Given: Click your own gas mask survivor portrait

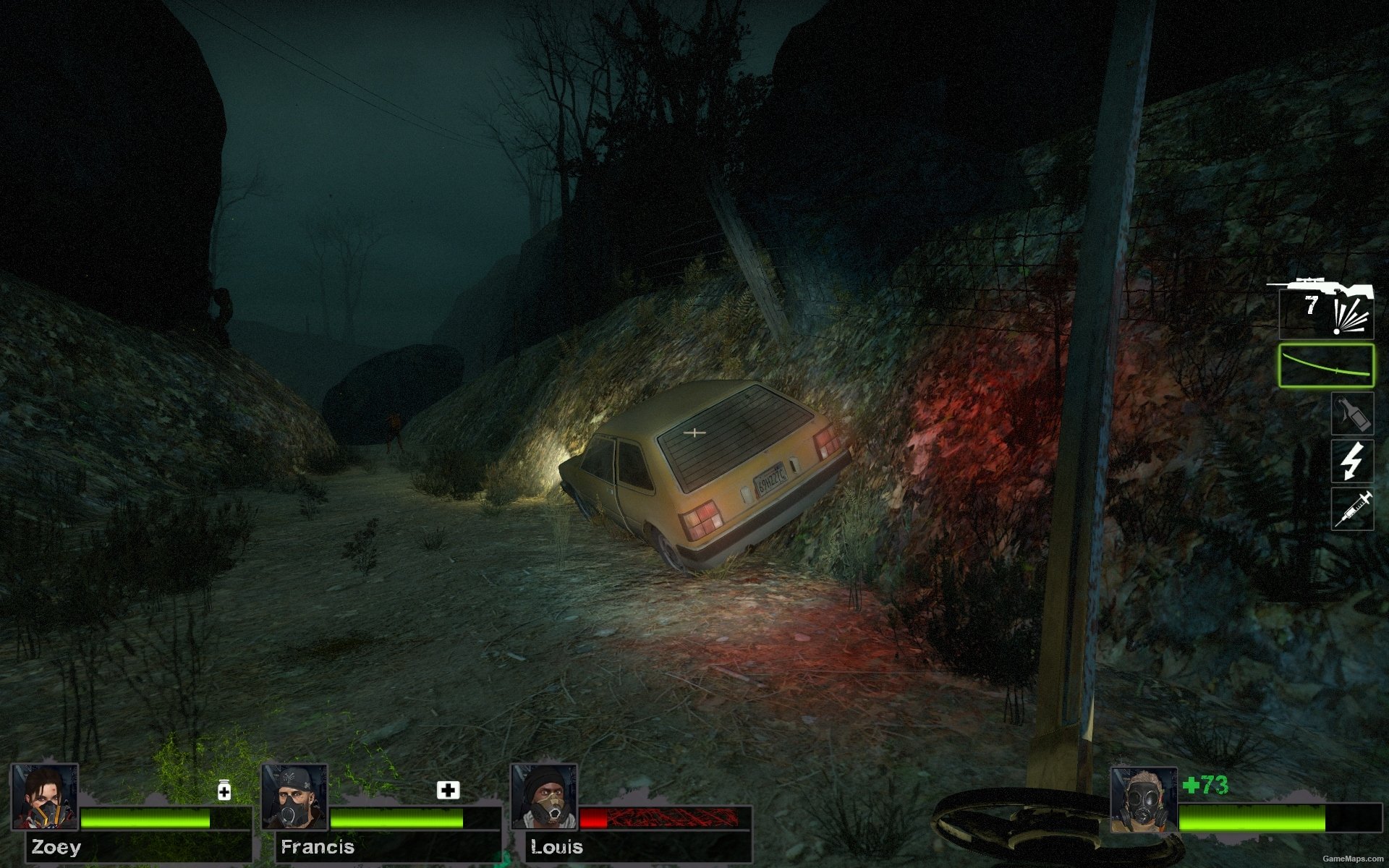Looking at the screenshot, I should 1143,801.
